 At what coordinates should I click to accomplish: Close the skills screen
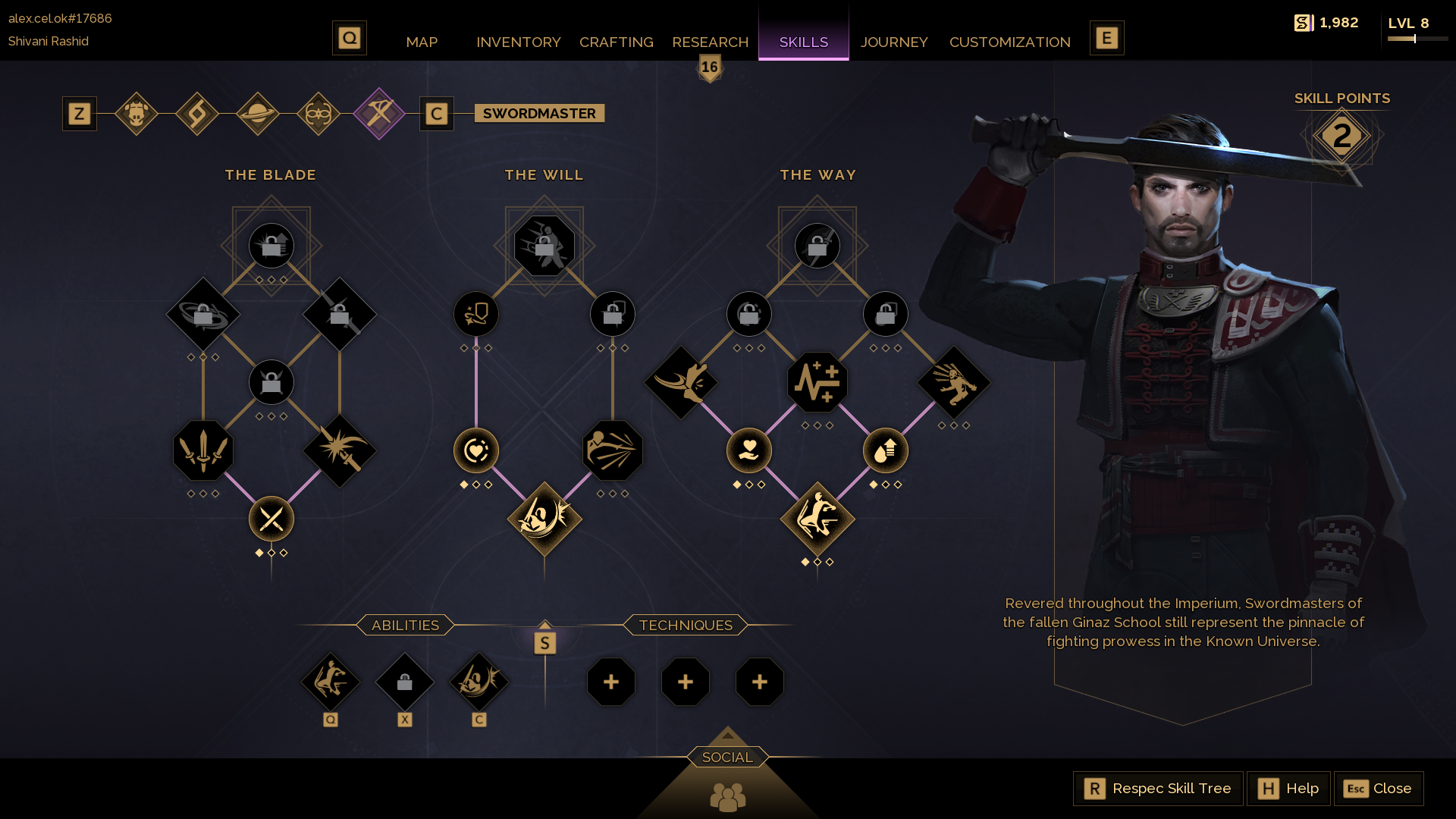pyautogui.click(x=1378, y=789)
